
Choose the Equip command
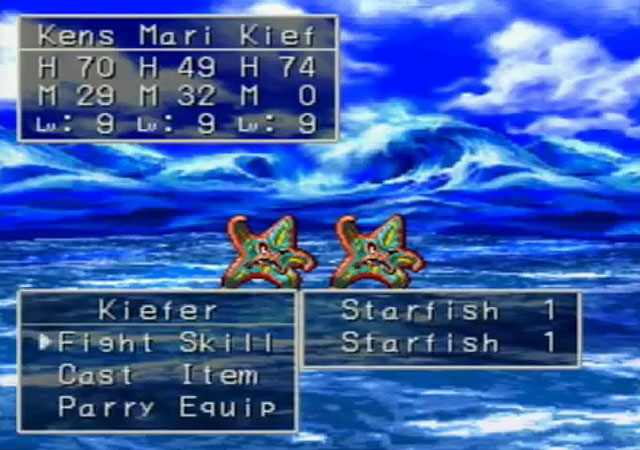(227, 408)
